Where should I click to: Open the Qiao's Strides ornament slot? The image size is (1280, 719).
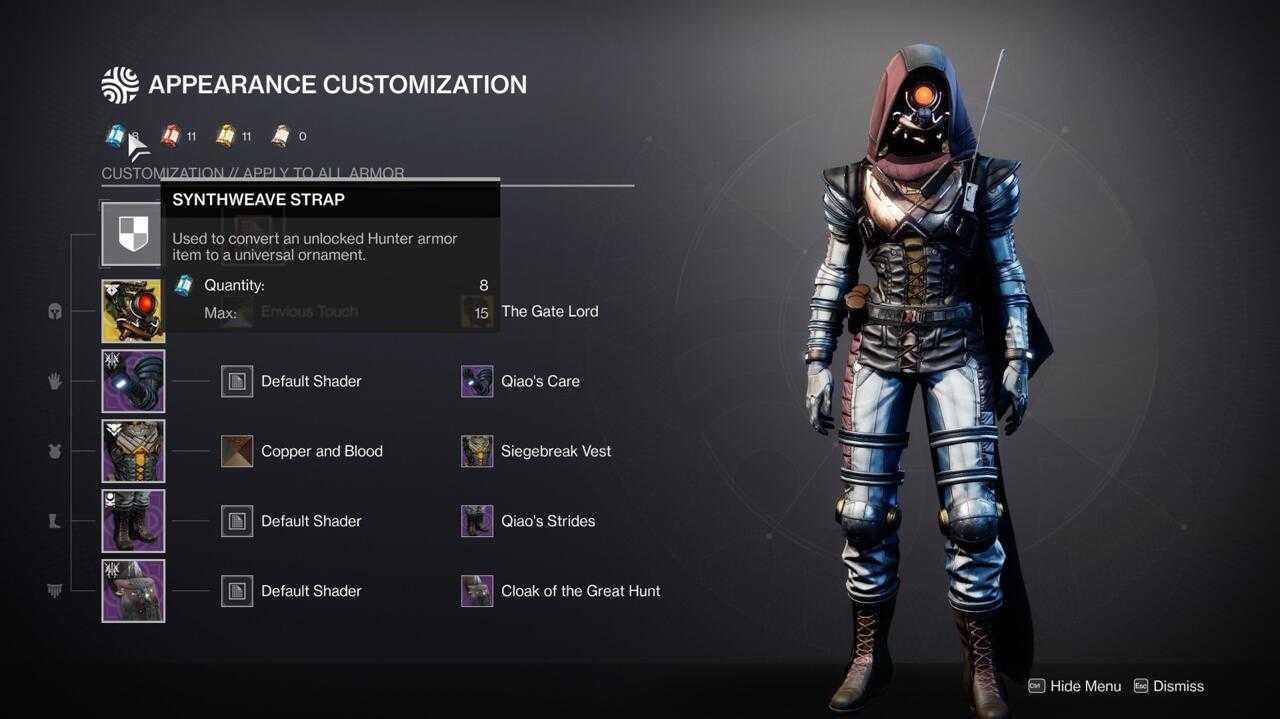477,521
